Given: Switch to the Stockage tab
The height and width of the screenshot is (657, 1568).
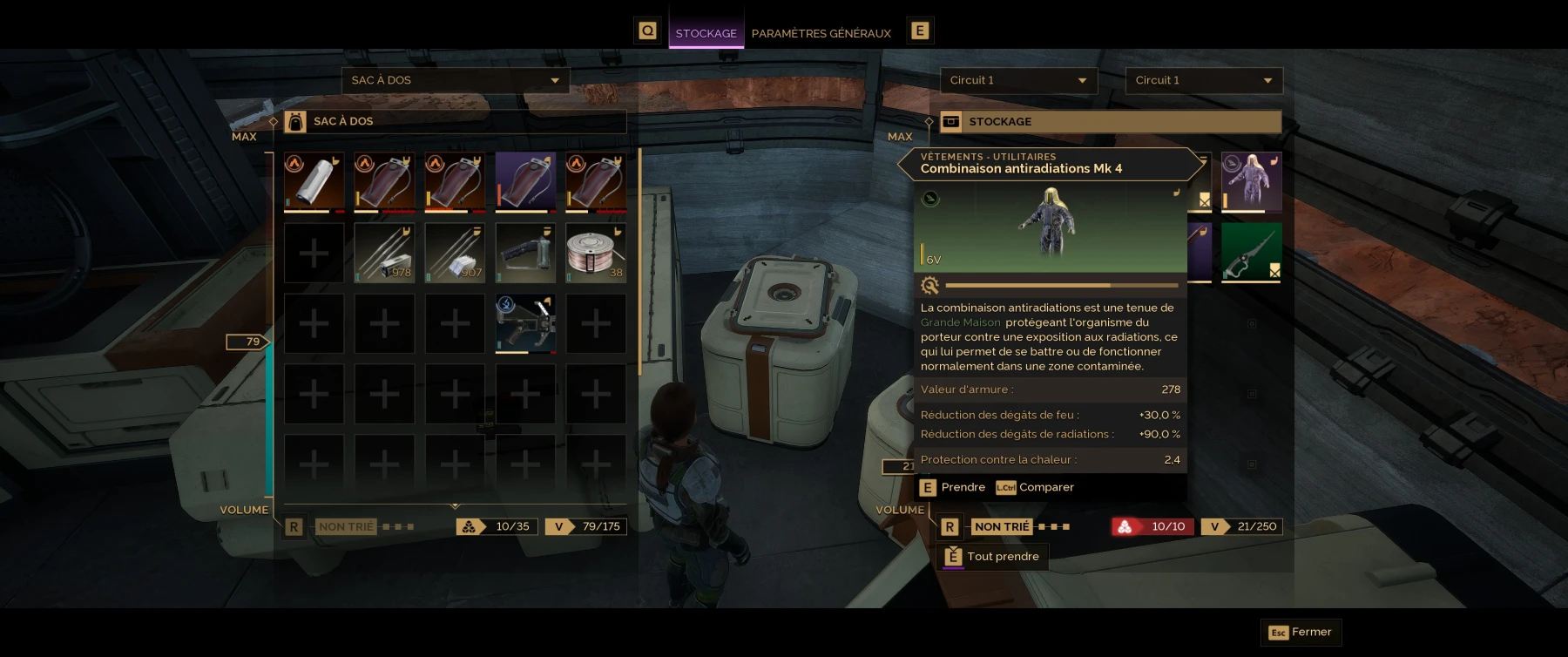Looking at the screenshot, I should pyautogui.click(x=706, y=33).
